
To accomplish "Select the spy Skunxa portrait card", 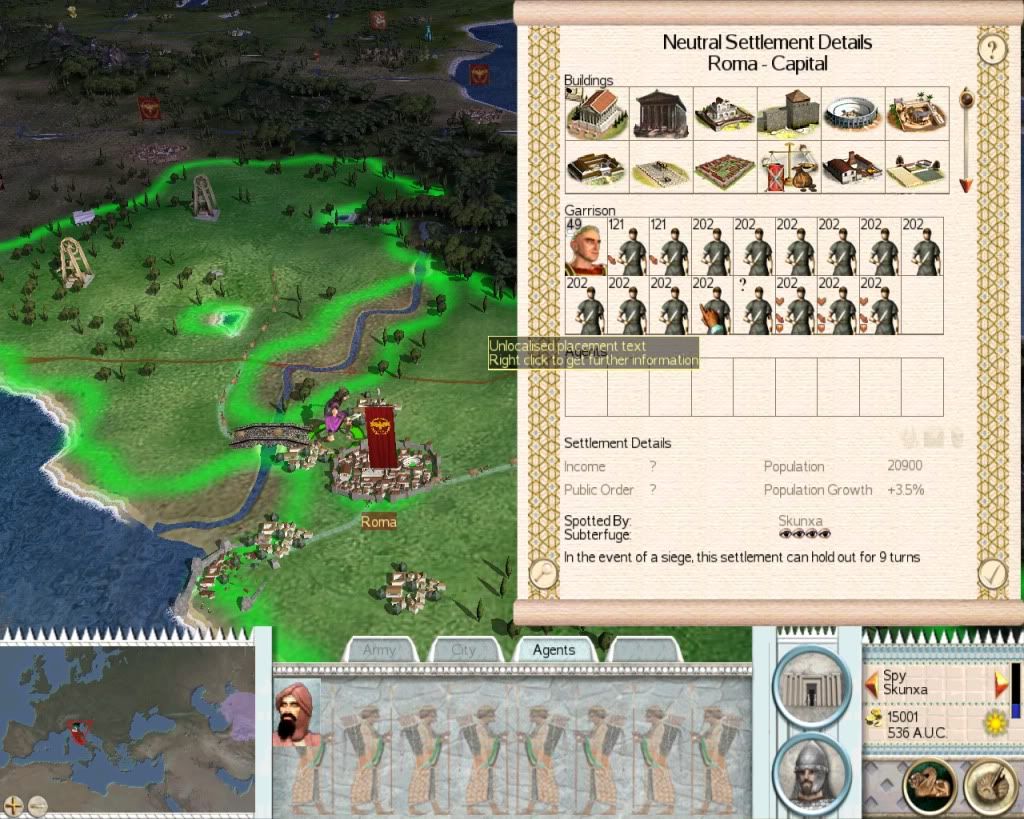I will (x=297, y=713).
